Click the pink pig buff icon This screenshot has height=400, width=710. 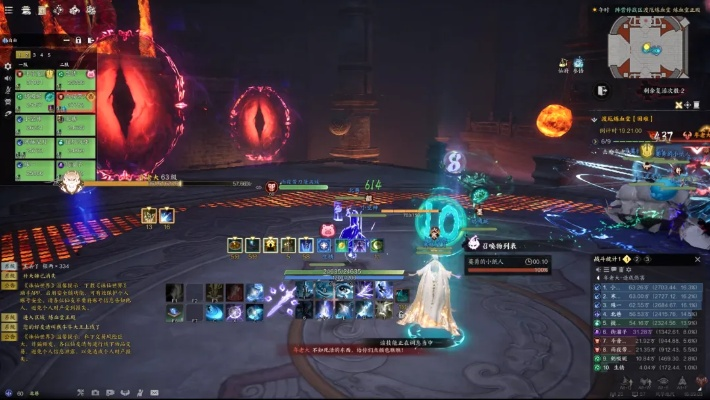[x=328, y=229]
